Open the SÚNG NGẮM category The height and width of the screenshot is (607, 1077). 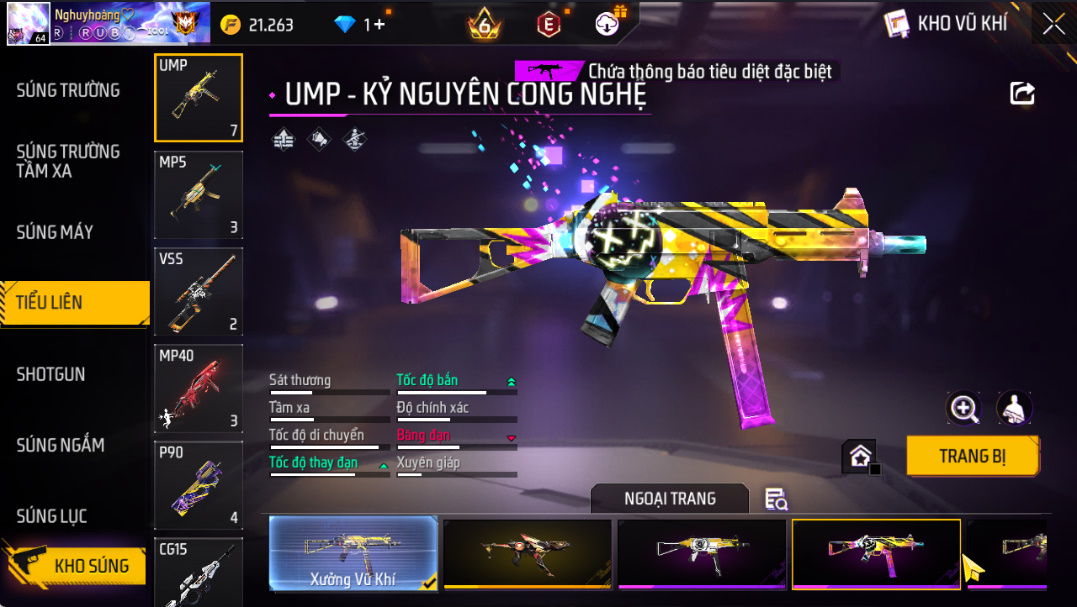click(x=60, y=445)
